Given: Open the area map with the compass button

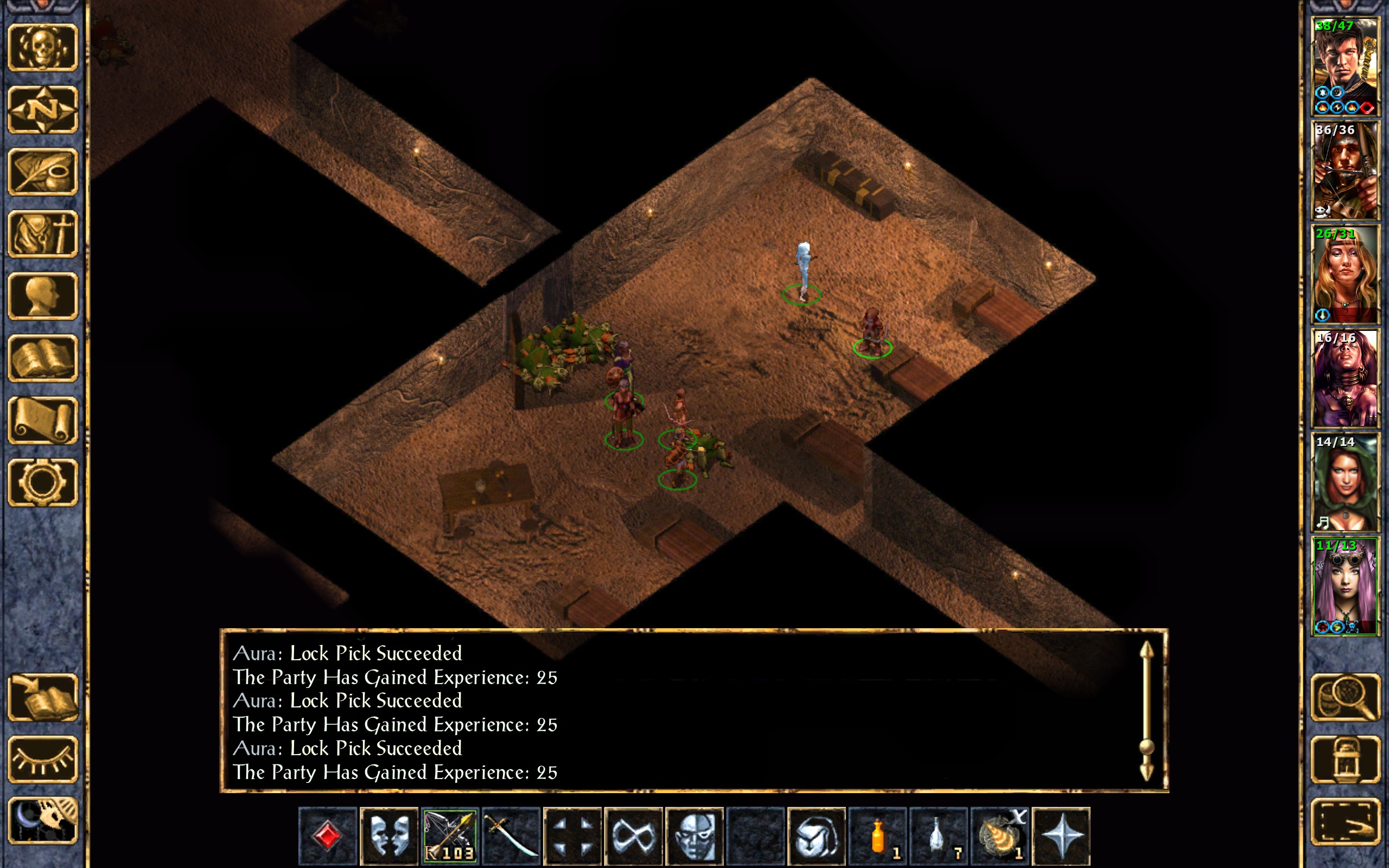Looking at the screenshot, I should (42, 110).
